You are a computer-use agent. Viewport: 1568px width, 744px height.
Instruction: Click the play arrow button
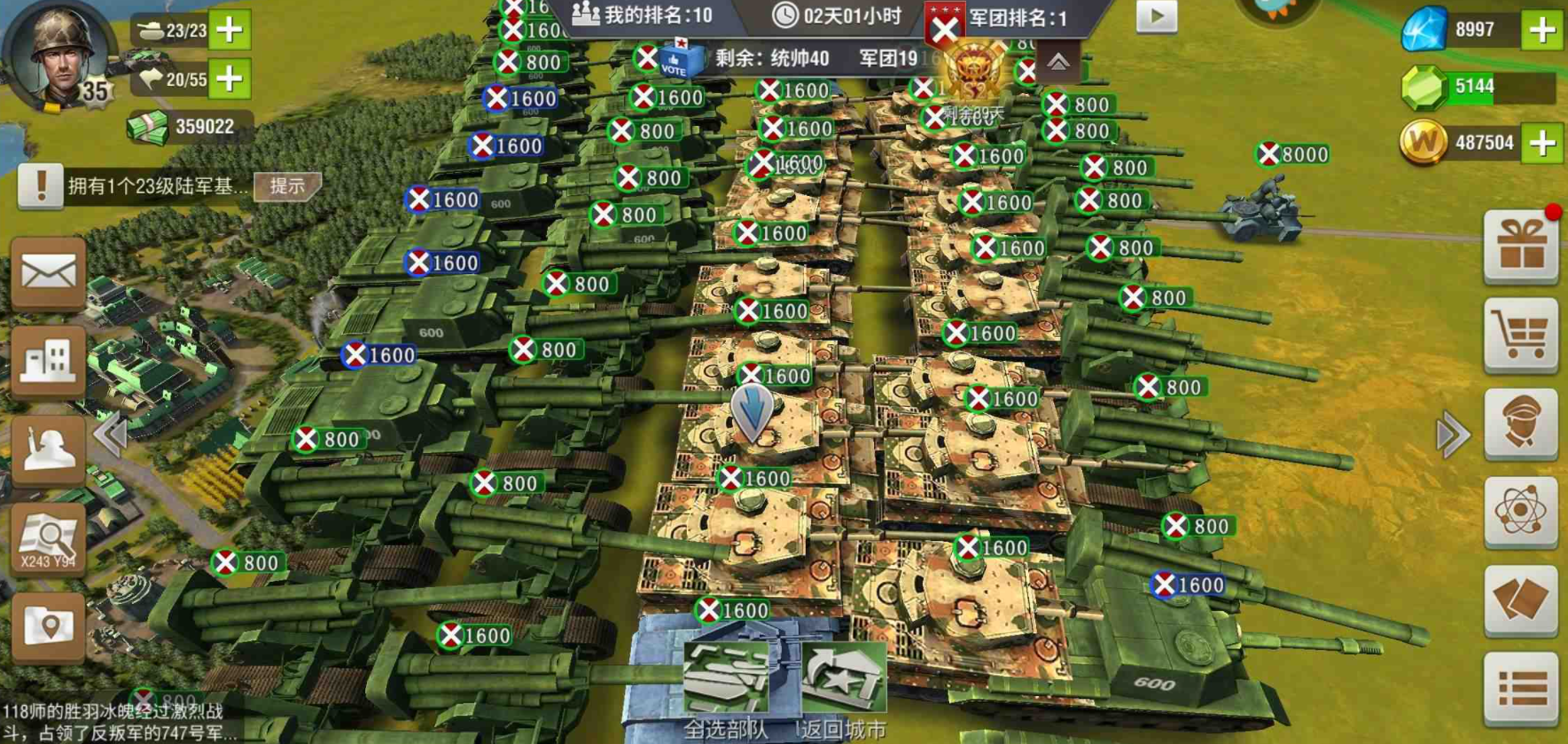(x=1157, y=17)
